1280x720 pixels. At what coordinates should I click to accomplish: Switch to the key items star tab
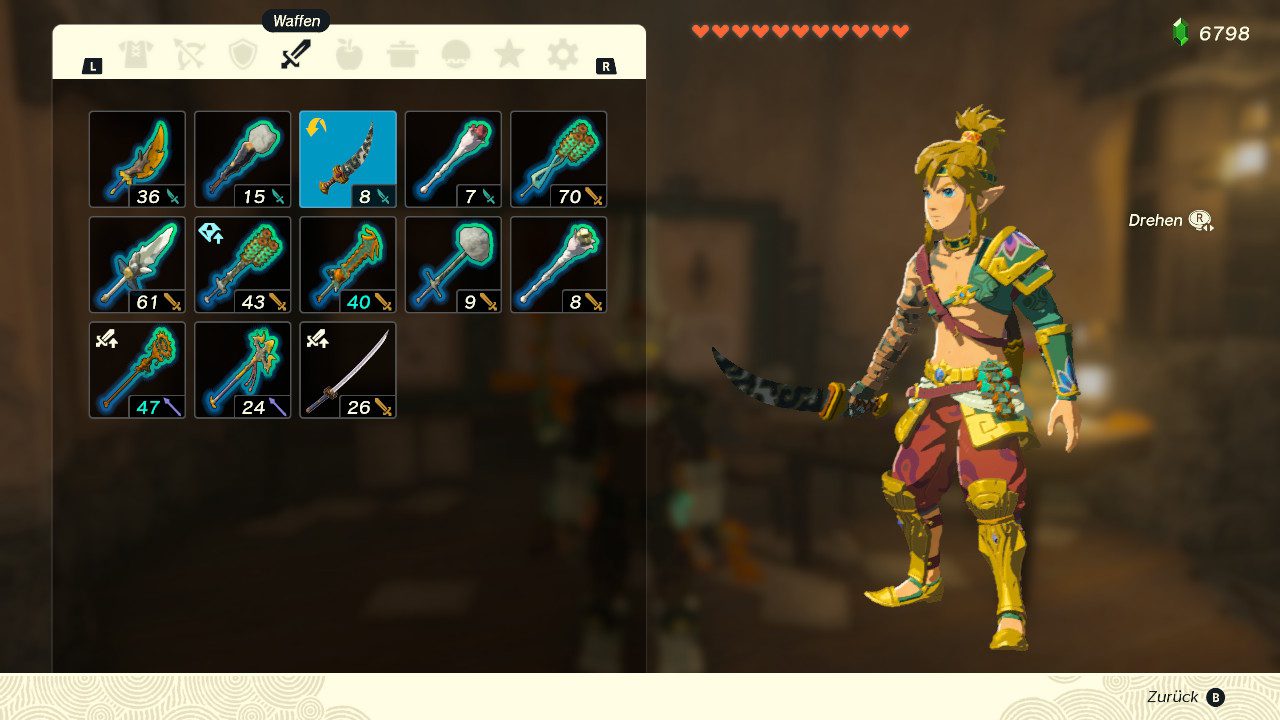(x=509, y=54)
